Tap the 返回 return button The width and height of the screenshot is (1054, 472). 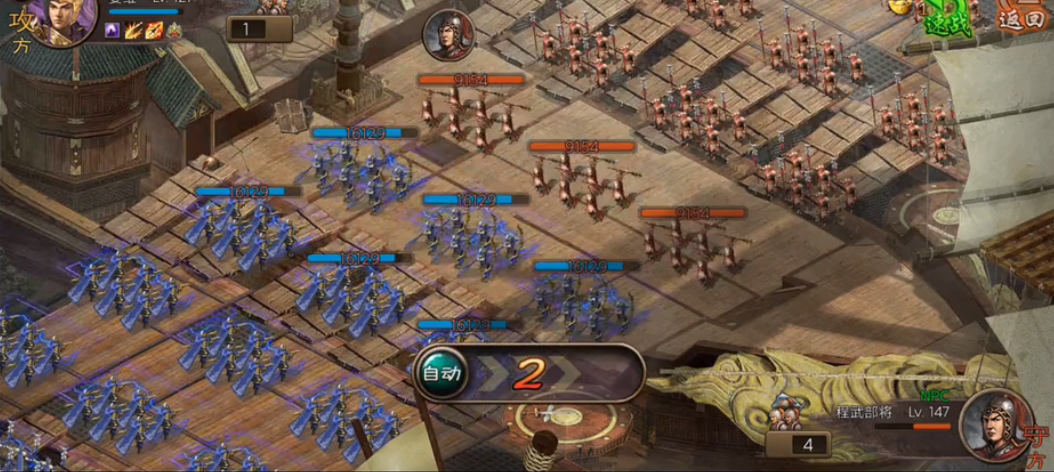pos(1020,18)
